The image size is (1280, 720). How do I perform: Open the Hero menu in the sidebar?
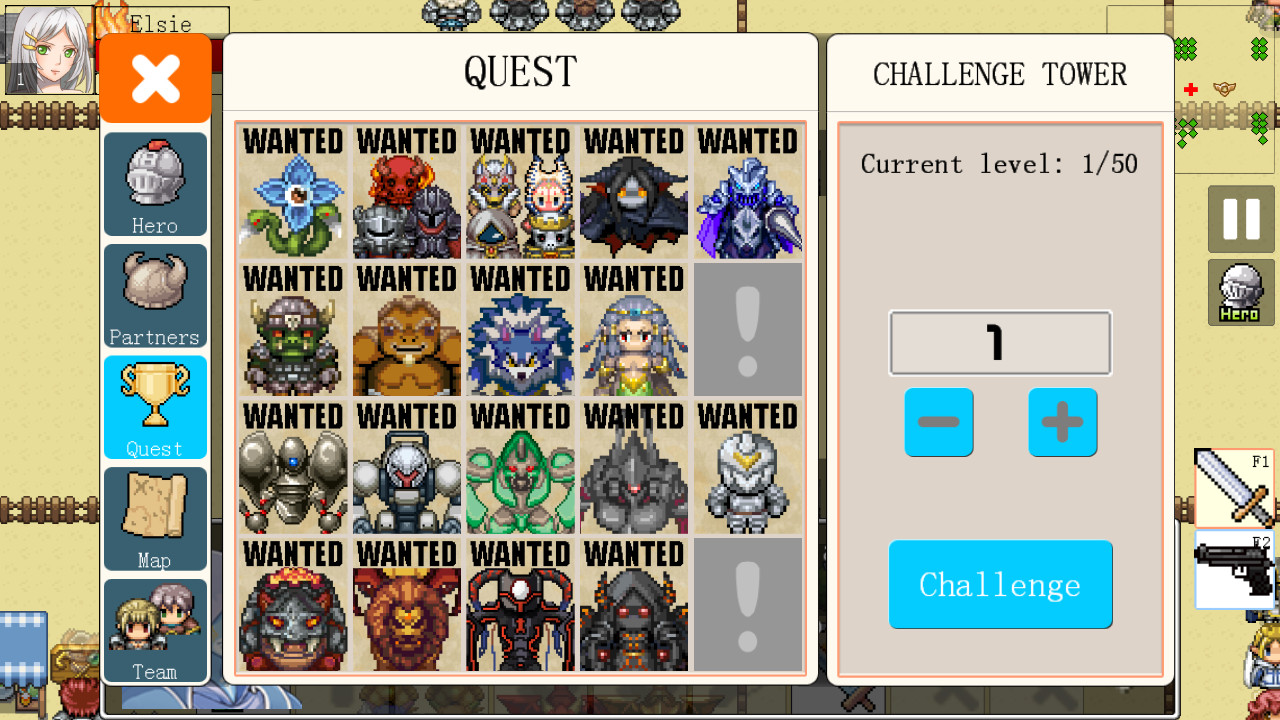[154, 184]
